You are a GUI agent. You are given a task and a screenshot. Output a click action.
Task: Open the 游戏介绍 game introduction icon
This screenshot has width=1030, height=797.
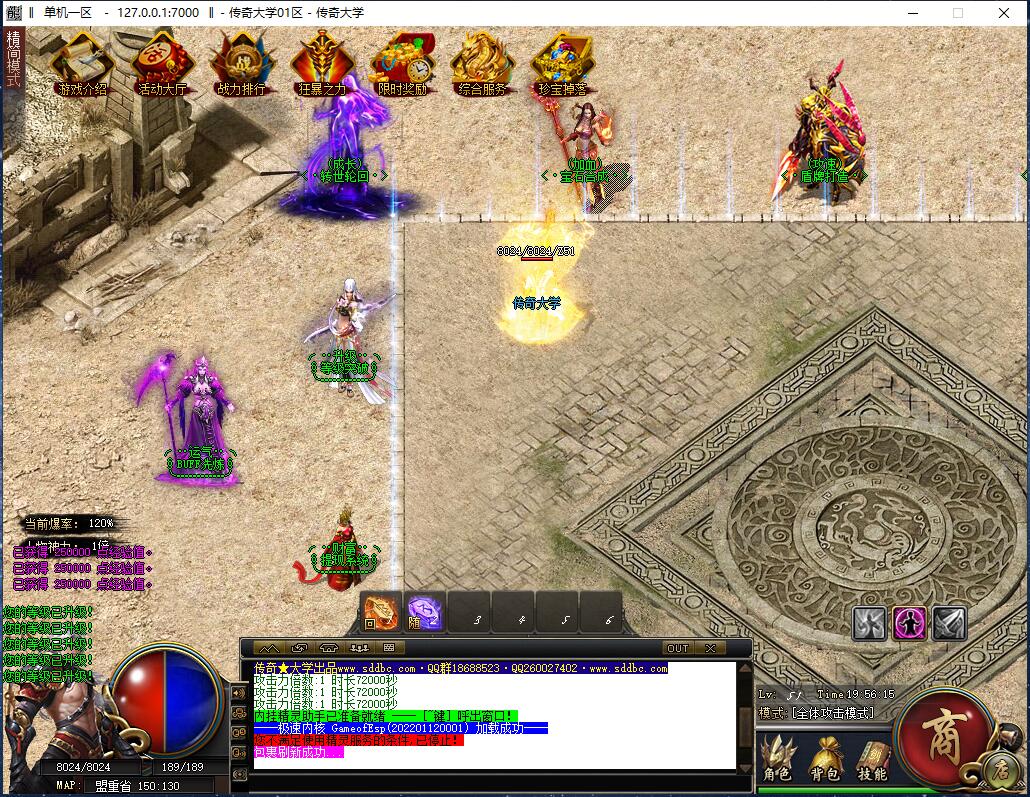coord(83,63)
